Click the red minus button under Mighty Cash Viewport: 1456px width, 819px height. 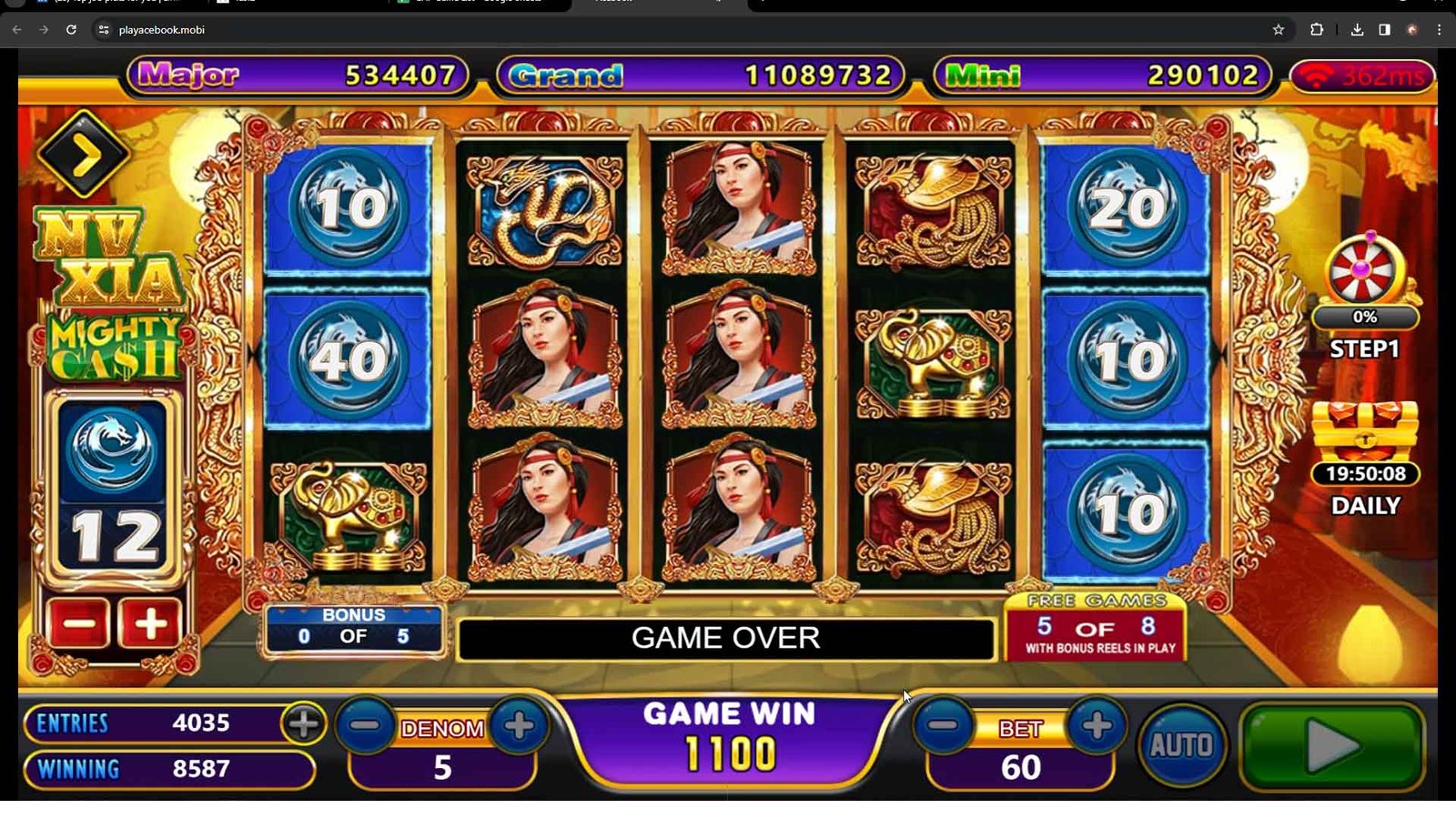coord(79,623)
